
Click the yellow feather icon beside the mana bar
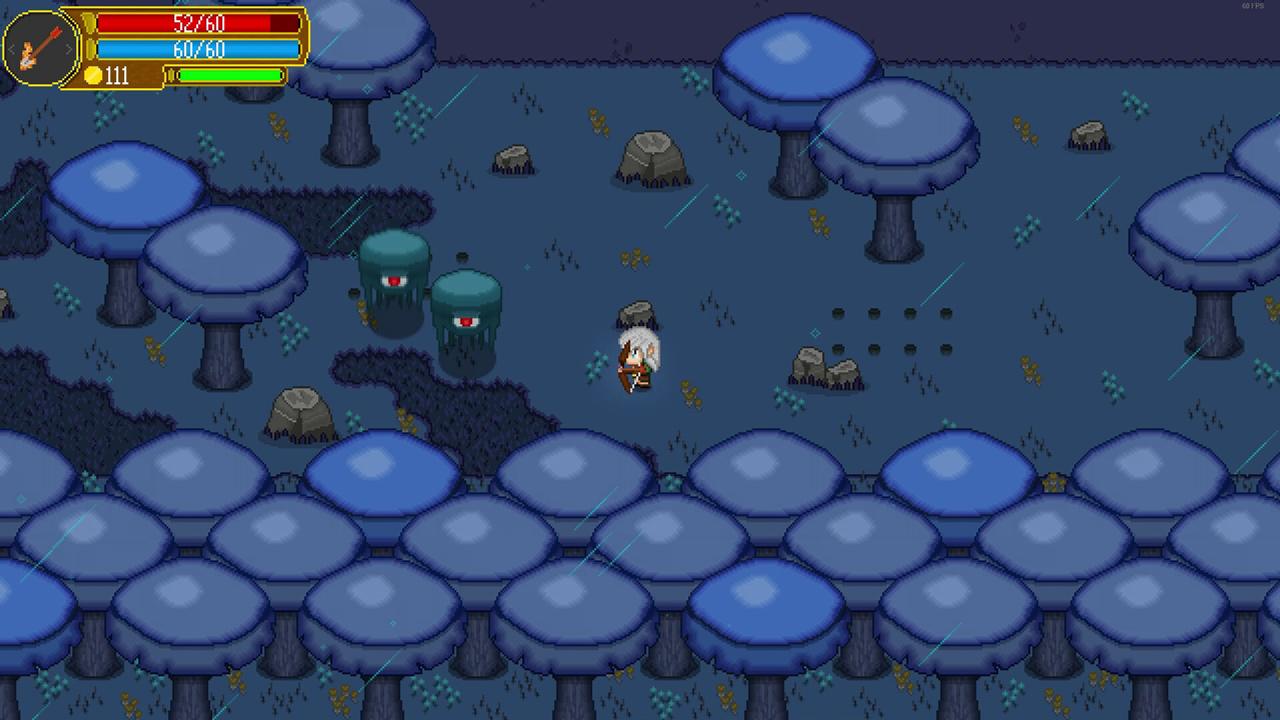point(90,48)
